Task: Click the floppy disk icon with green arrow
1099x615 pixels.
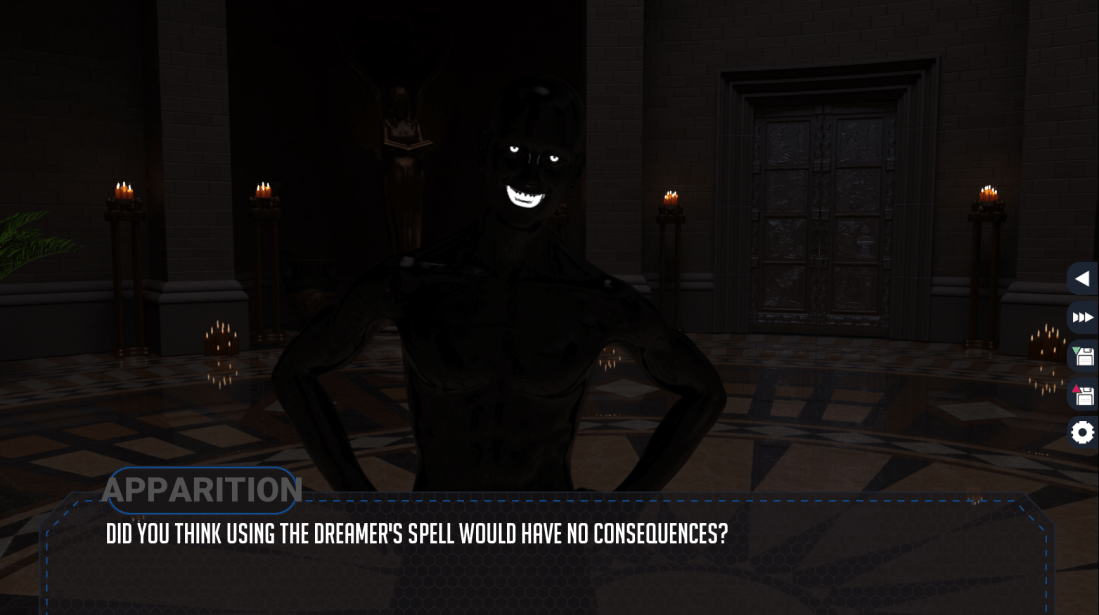Action: (x=1082, y=356)
